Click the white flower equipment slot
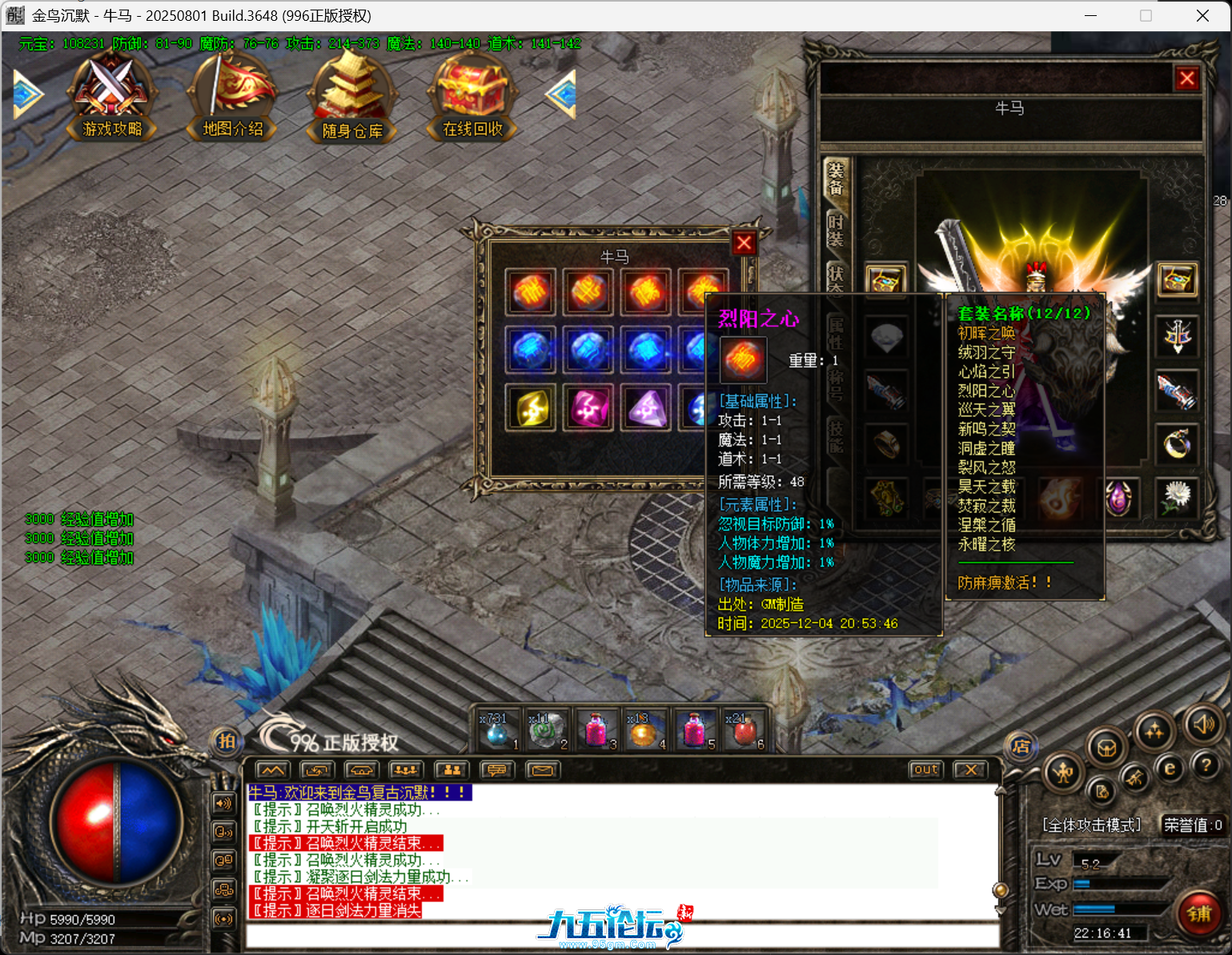 coord(1177,496)
